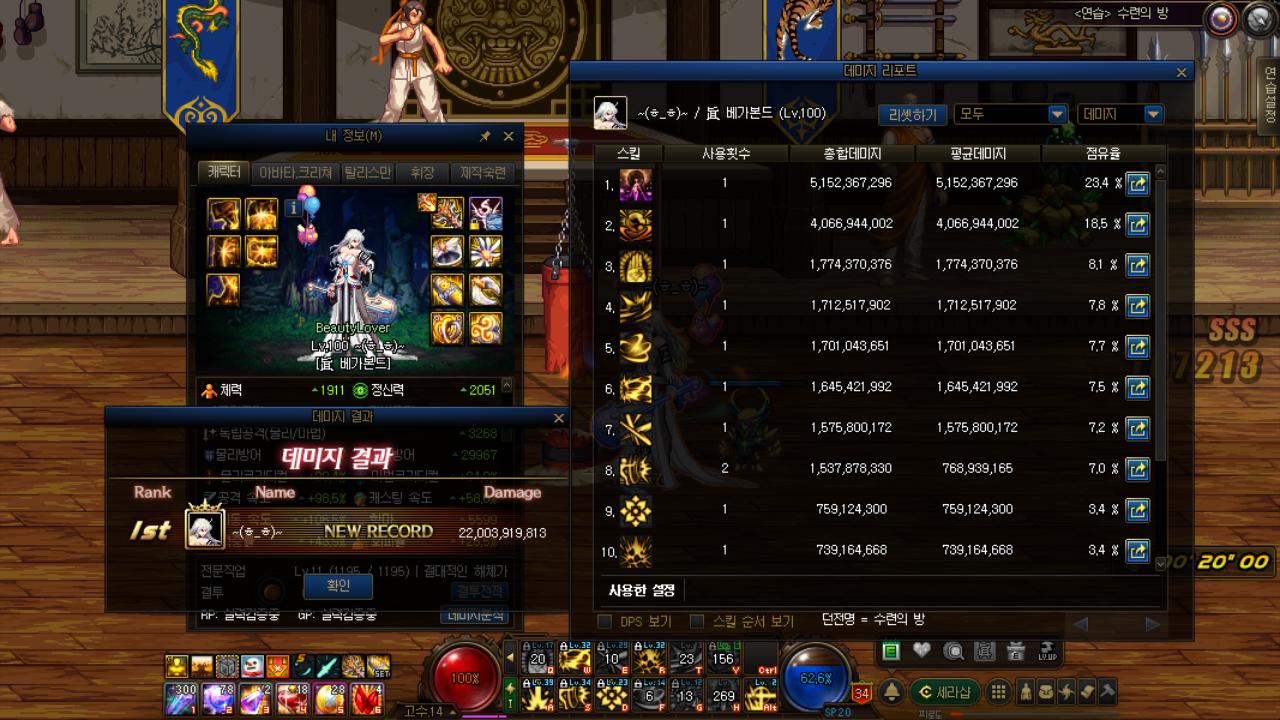Open the green E event icon
Screen dimensions: 1280x720
pos(890,651)
